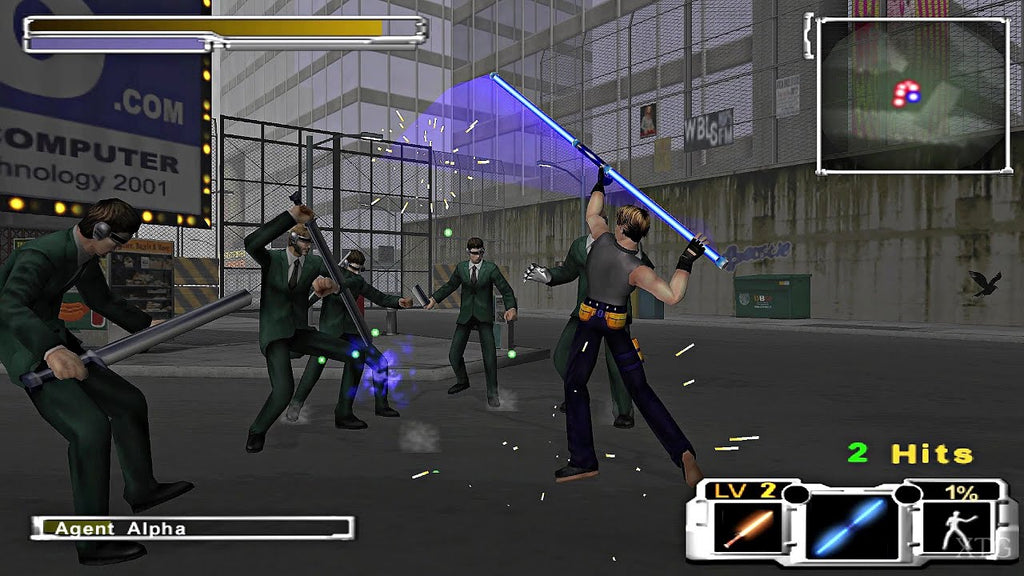Screen dimensions: 1024x576
Task: Choose the blue double-bladed staff icon
Action: coord(849,527)
